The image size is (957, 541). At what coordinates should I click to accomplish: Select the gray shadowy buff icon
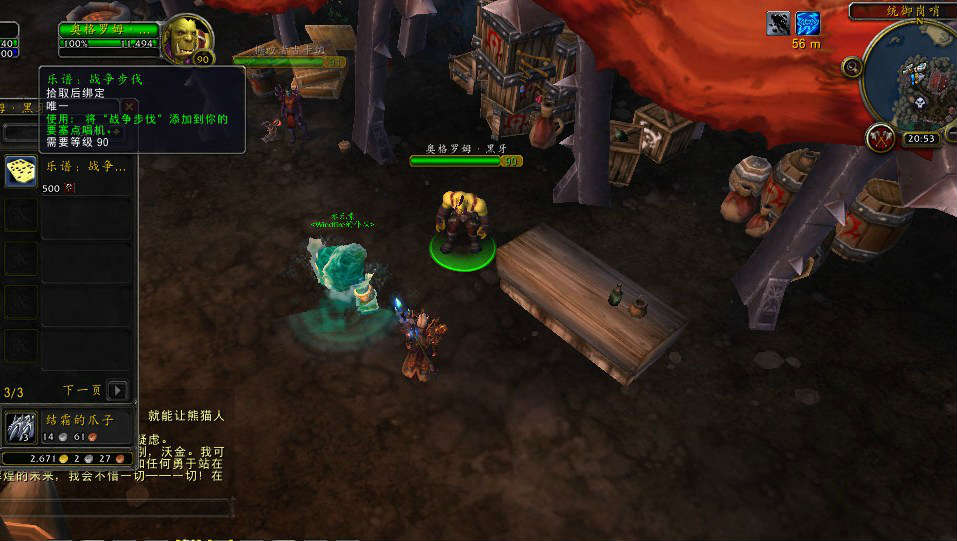779,23
